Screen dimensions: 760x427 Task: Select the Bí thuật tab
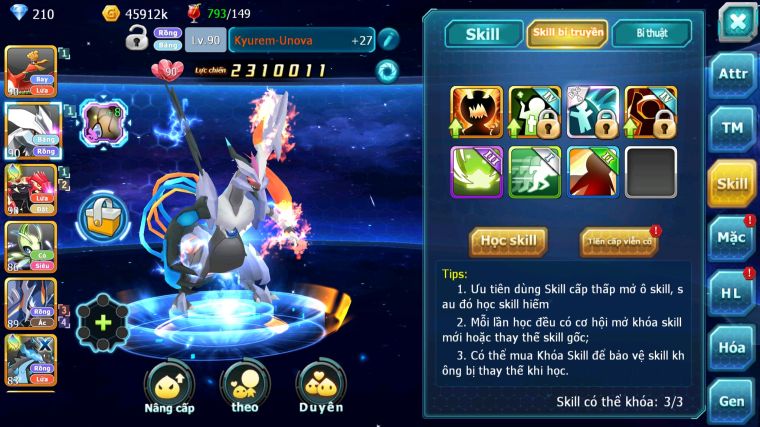tap(652, 34)
